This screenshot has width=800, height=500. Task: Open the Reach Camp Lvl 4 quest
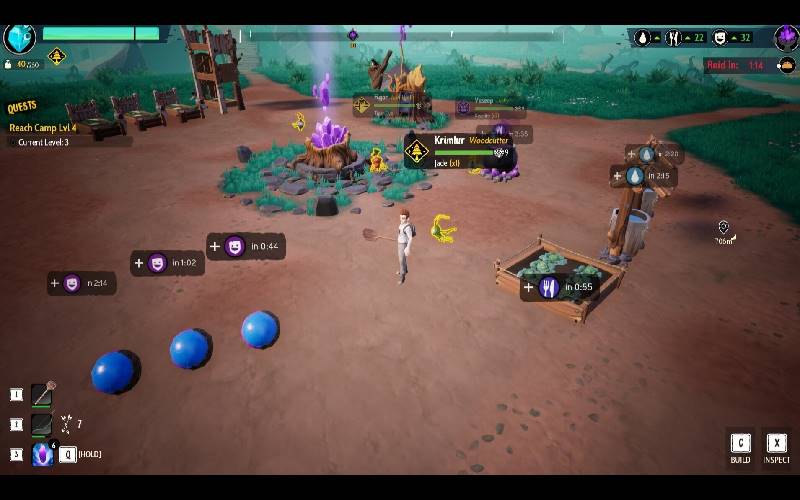pos(42,127)
